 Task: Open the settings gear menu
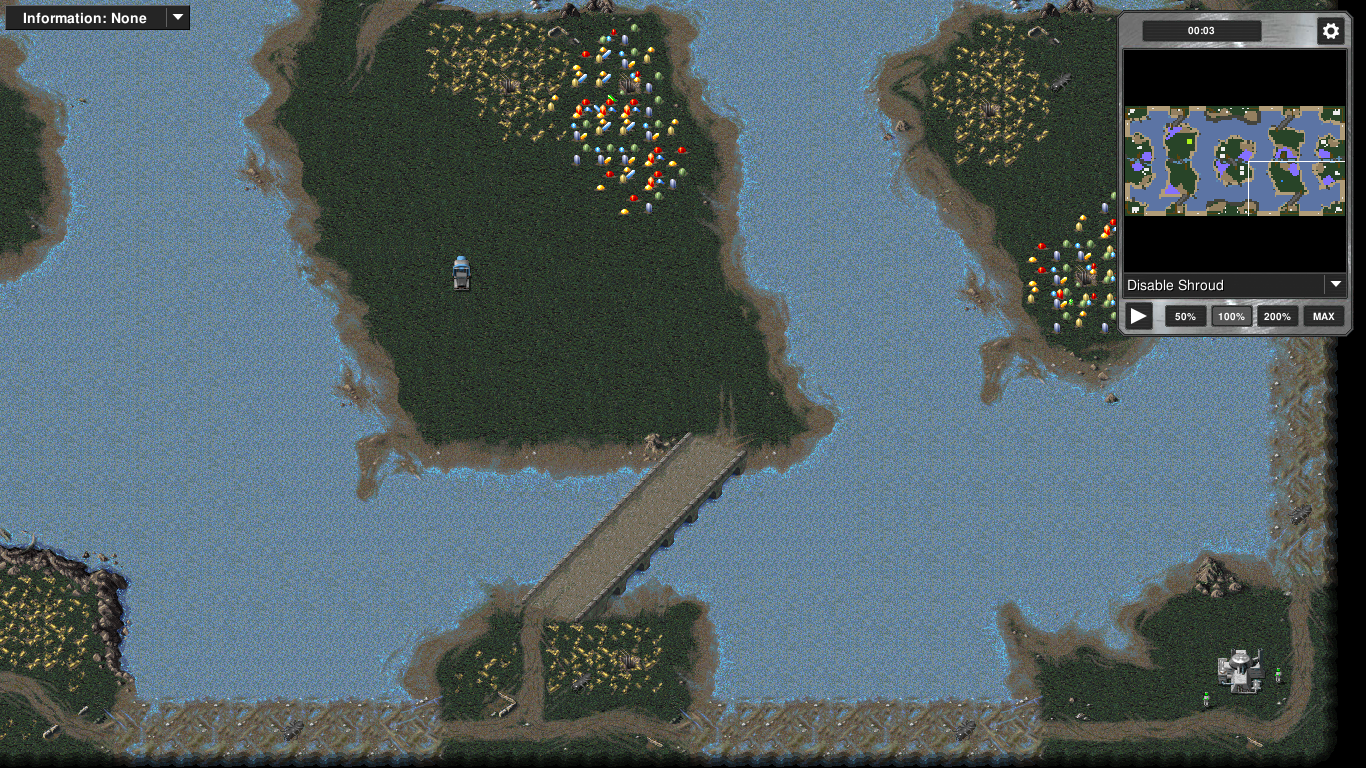[1330, 31]
